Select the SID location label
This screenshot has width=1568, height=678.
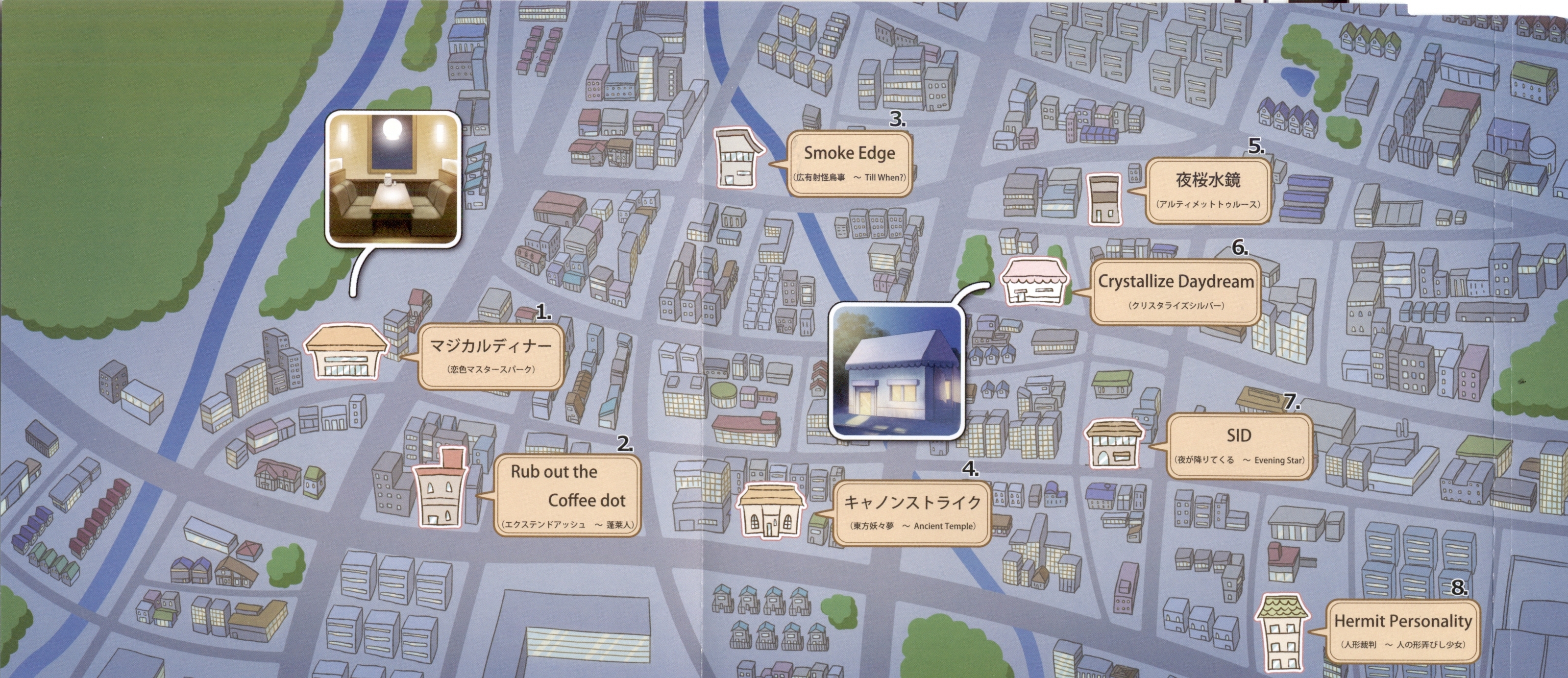click(1238, 445)
